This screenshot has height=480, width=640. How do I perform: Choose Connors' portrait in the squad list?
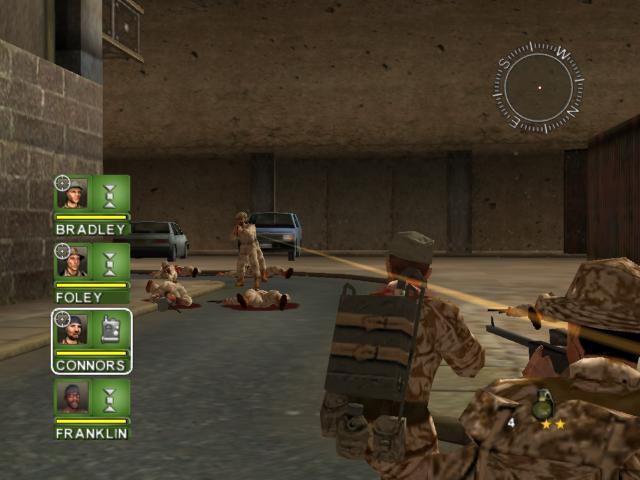(72, 330)
